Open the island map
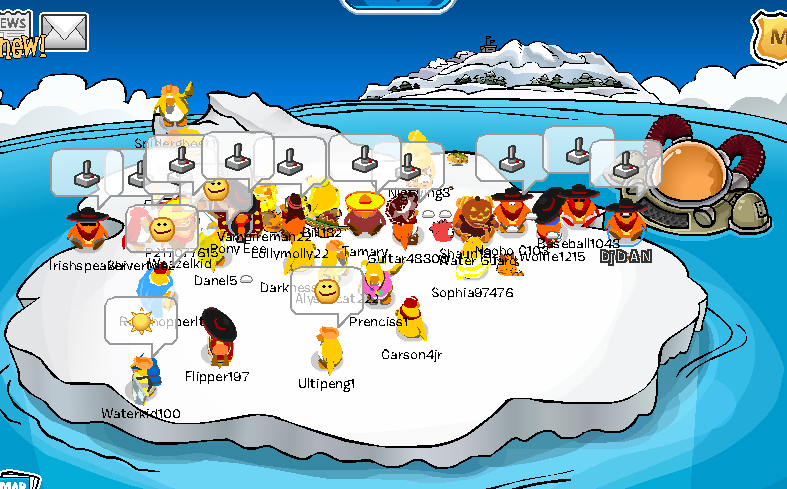This screenshot has width=787, height=489. click(12, 481)
